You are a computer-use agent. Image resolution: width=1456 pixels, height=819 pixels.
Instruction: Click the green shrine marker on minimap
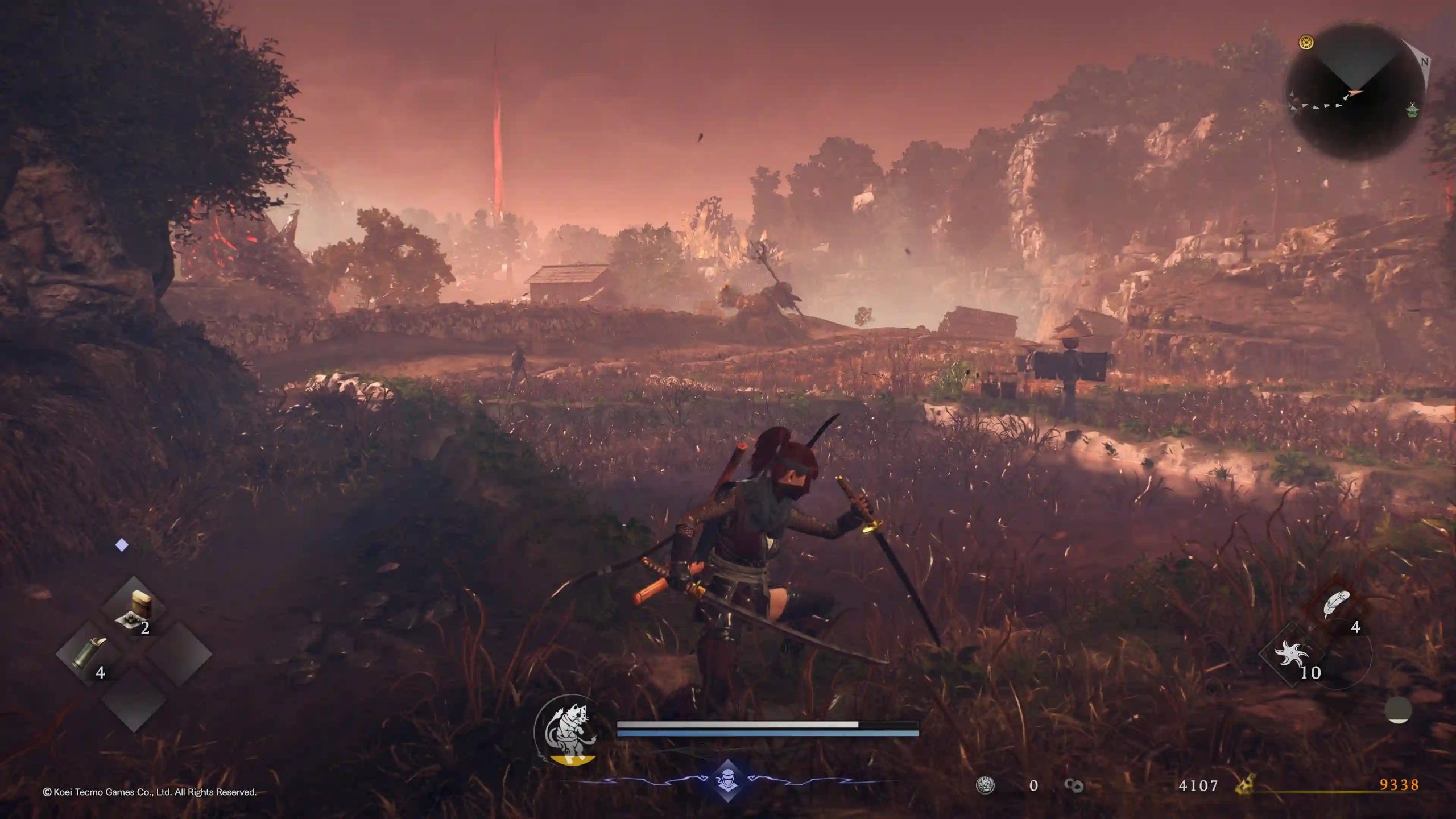click(1412, 109)
